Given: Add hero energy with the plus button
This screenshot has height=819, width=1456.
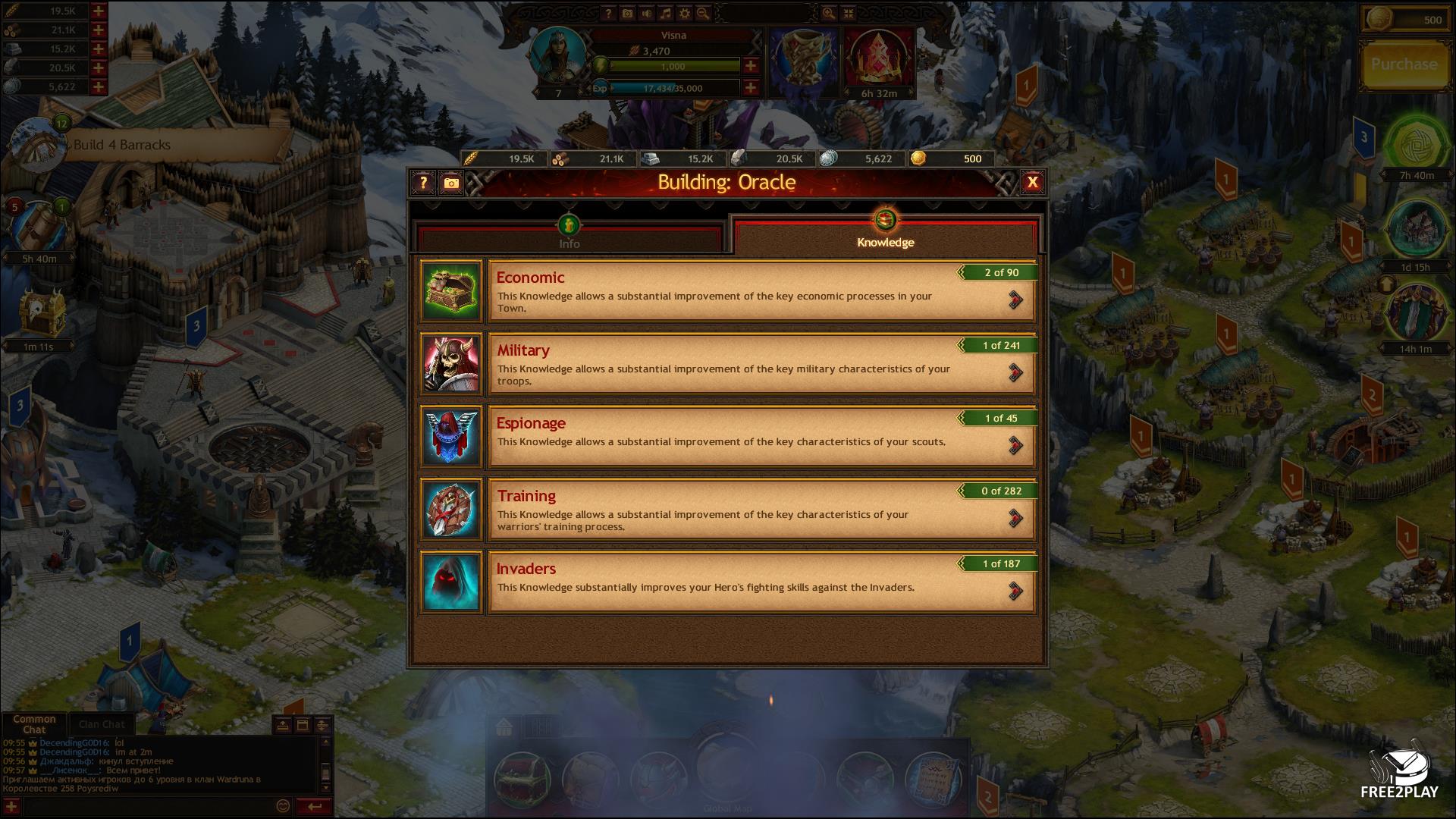Looking at the screenshot, I should (750, 66).
